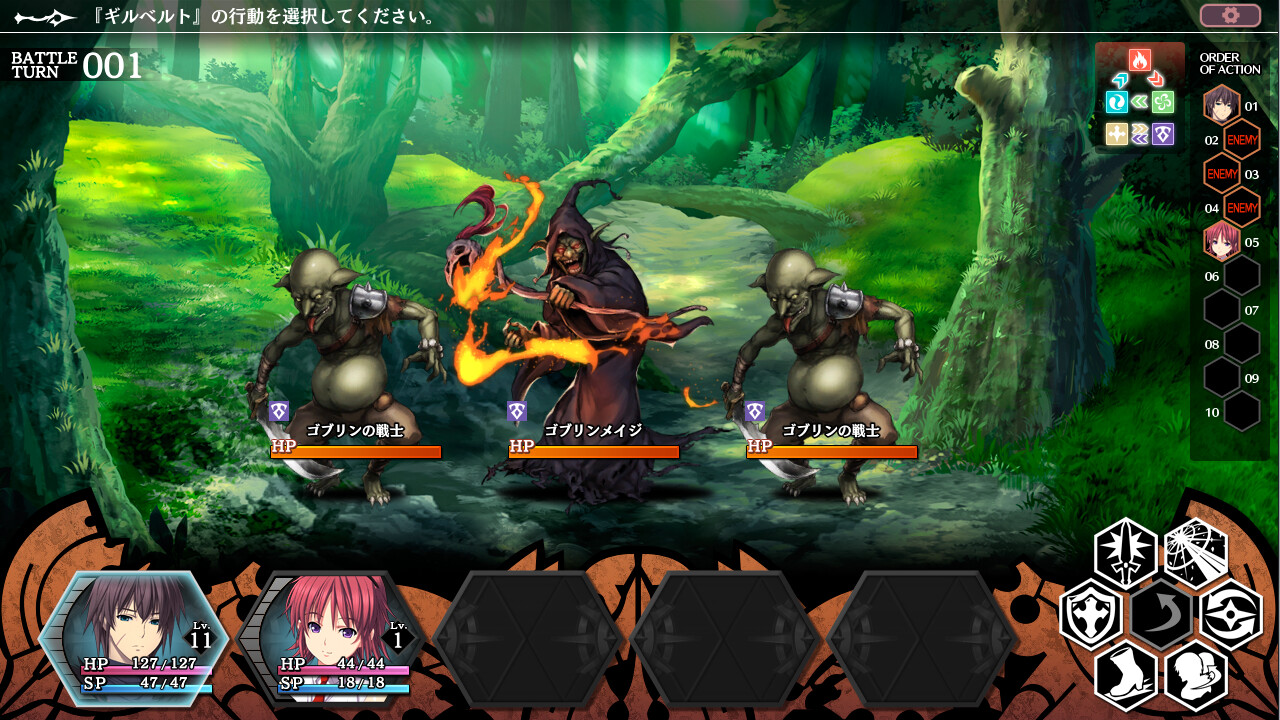This screenshot has height=720, width=1280.
Task: Open the gear settings button
Action: (1230, 15)
